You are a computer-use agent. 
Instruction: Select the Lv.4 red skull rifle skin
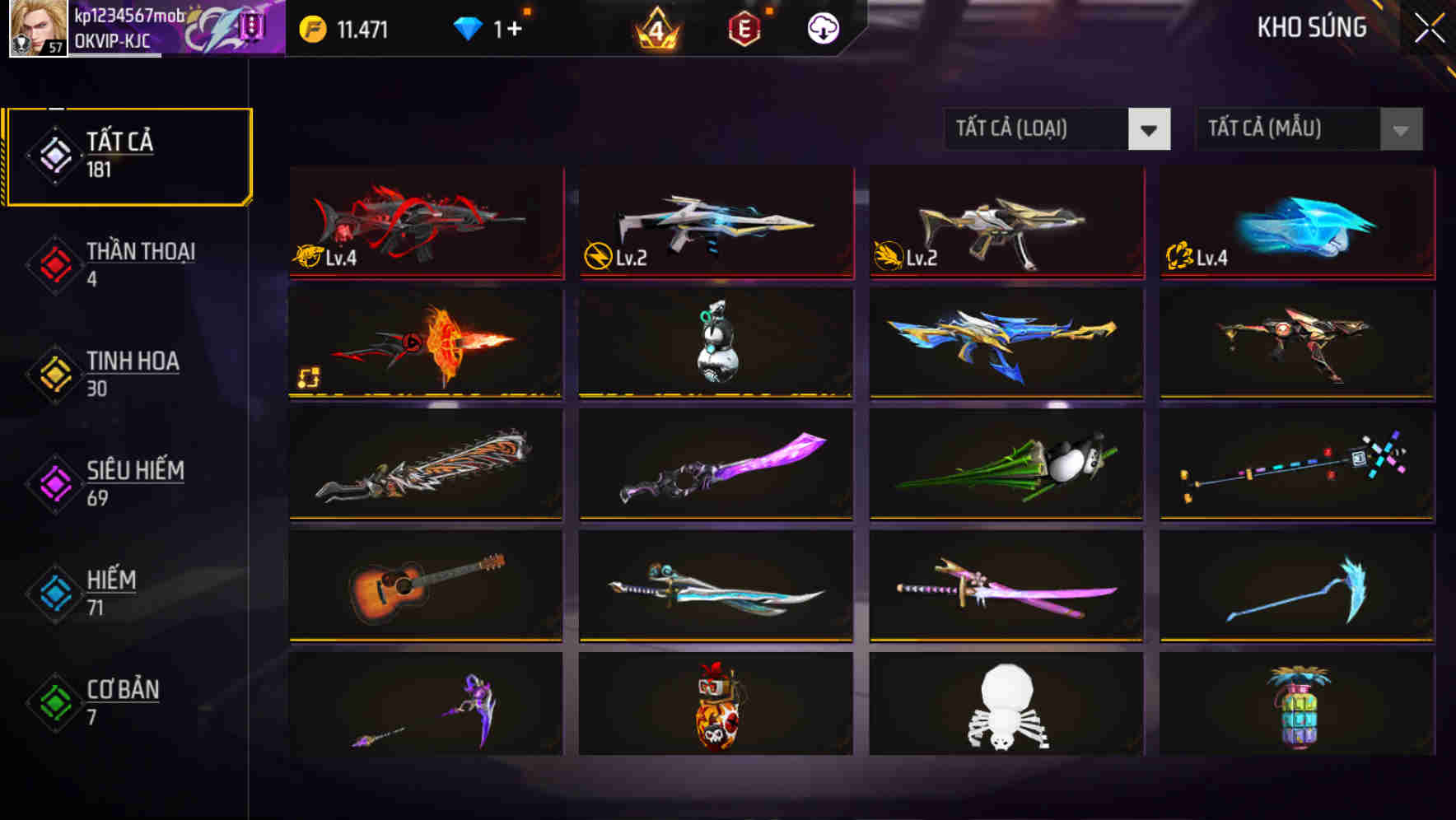[x=425, y=222]
